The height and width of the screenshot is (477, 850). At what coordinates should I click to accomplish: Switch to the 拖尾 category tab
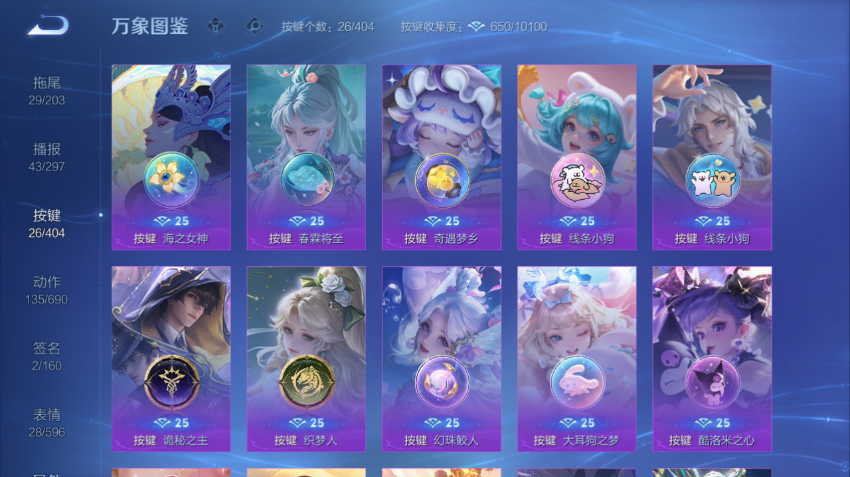click(47, 90)
